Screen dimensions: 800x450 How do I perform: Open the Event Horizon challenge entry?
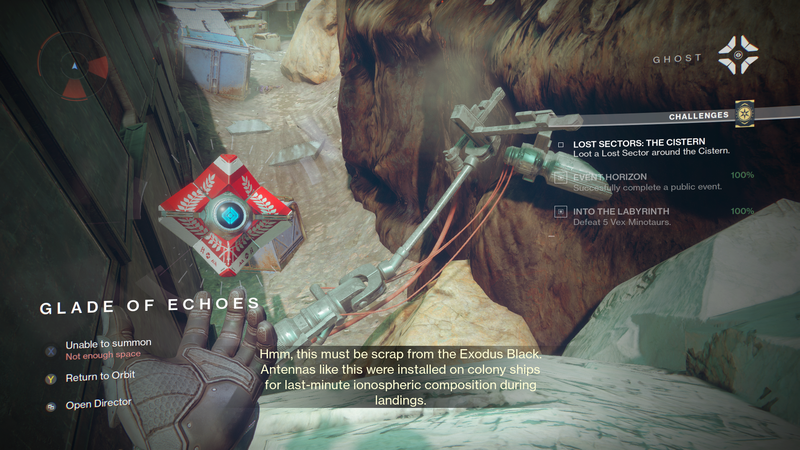coord(610,177)
